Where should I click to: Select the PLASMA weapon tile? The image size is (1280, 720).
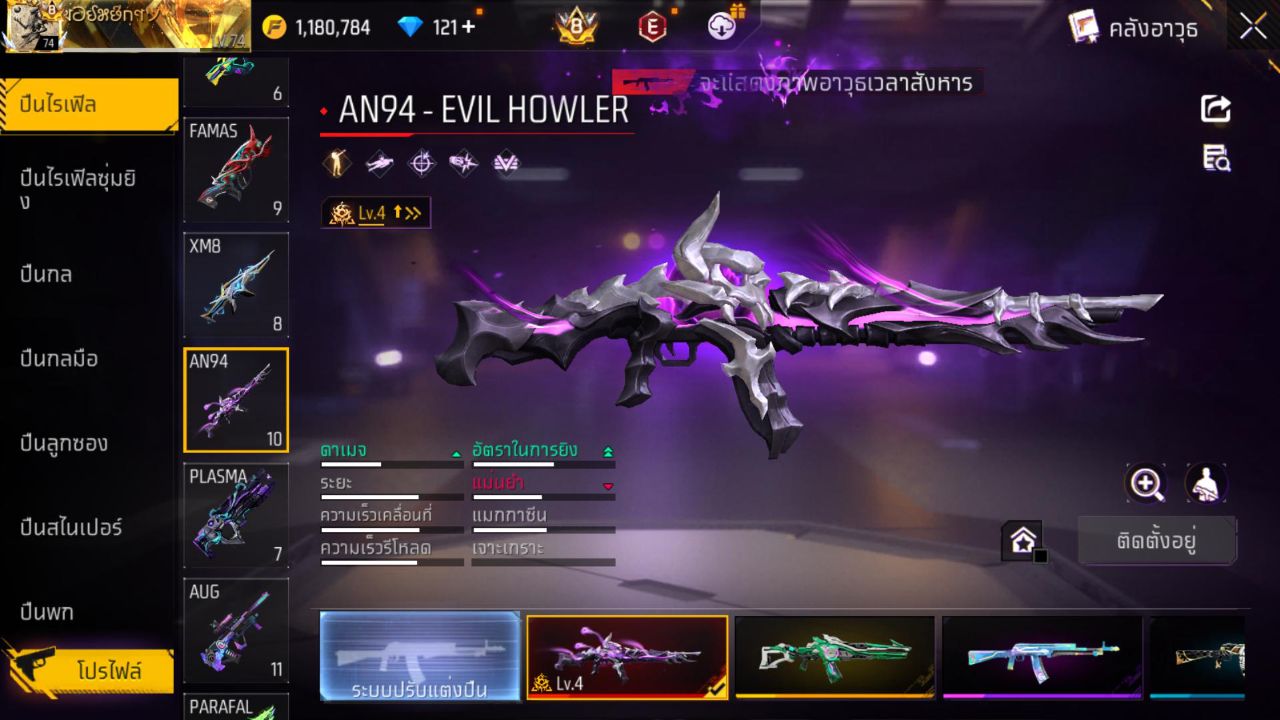coord(236,515)
